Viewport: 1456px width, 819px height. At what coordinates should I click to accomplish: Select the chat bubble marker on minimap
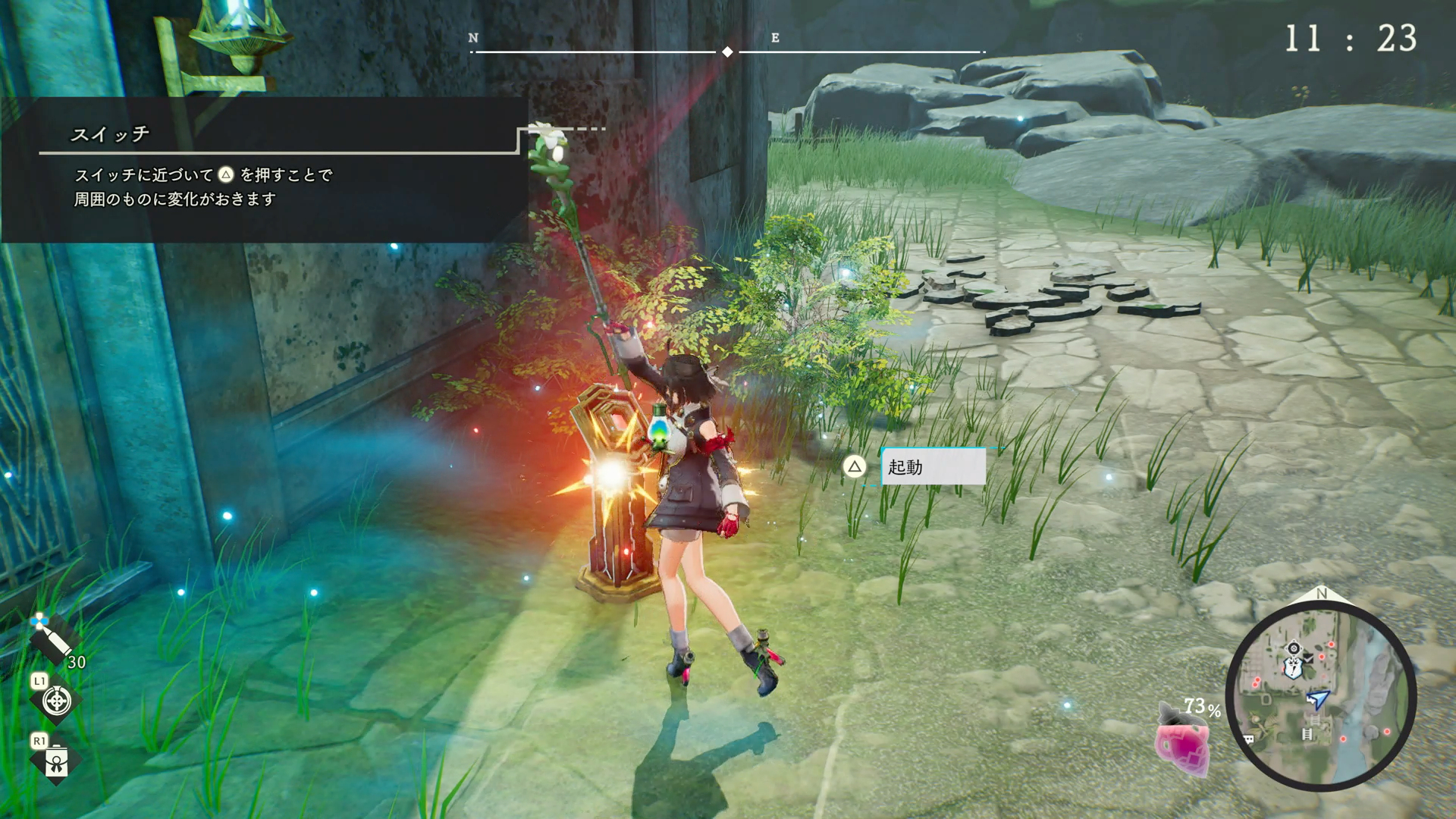coord(1247,739)
